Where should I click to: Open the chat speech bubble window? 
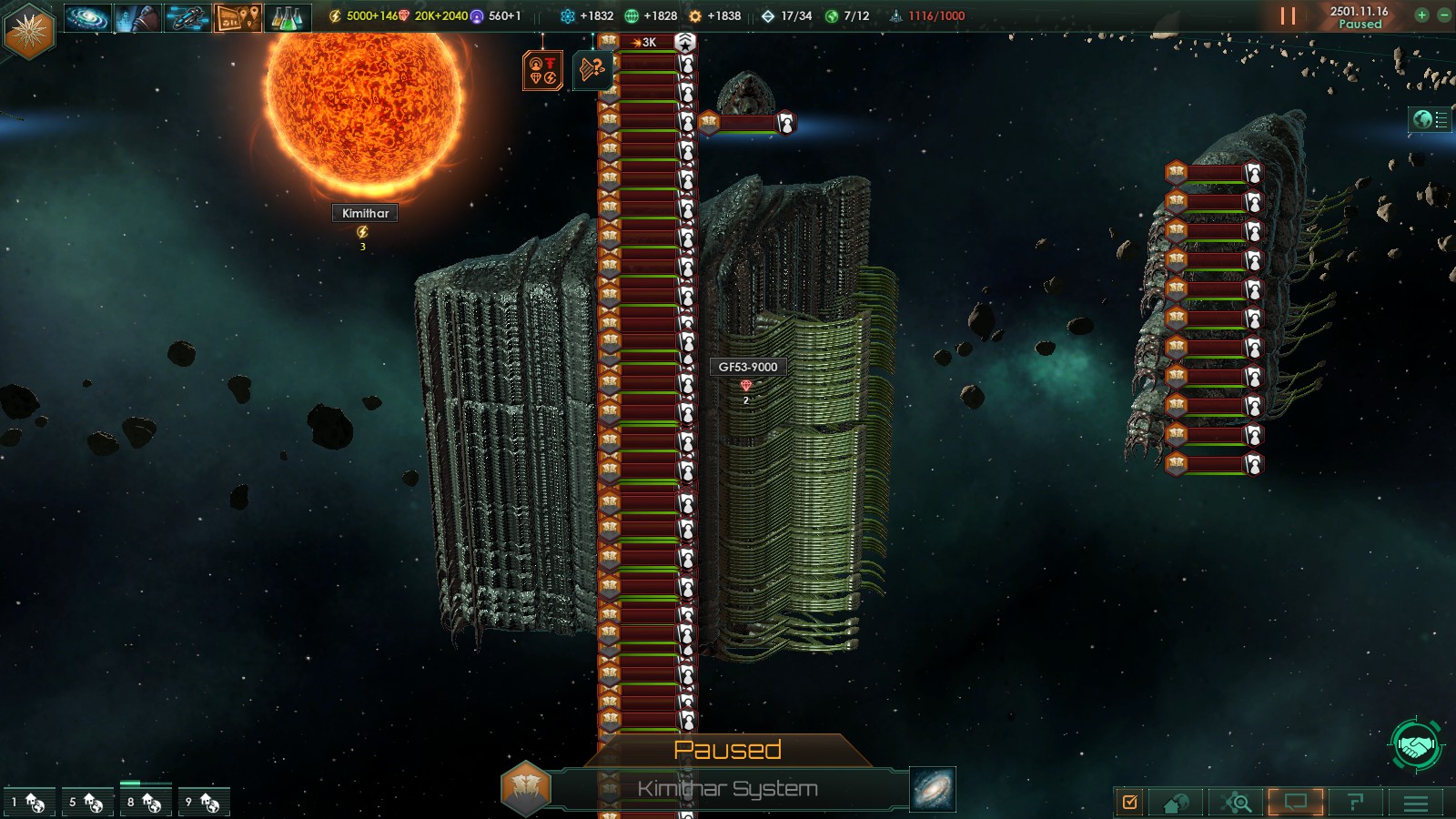pyautogui.click(x=1296, y=802)
